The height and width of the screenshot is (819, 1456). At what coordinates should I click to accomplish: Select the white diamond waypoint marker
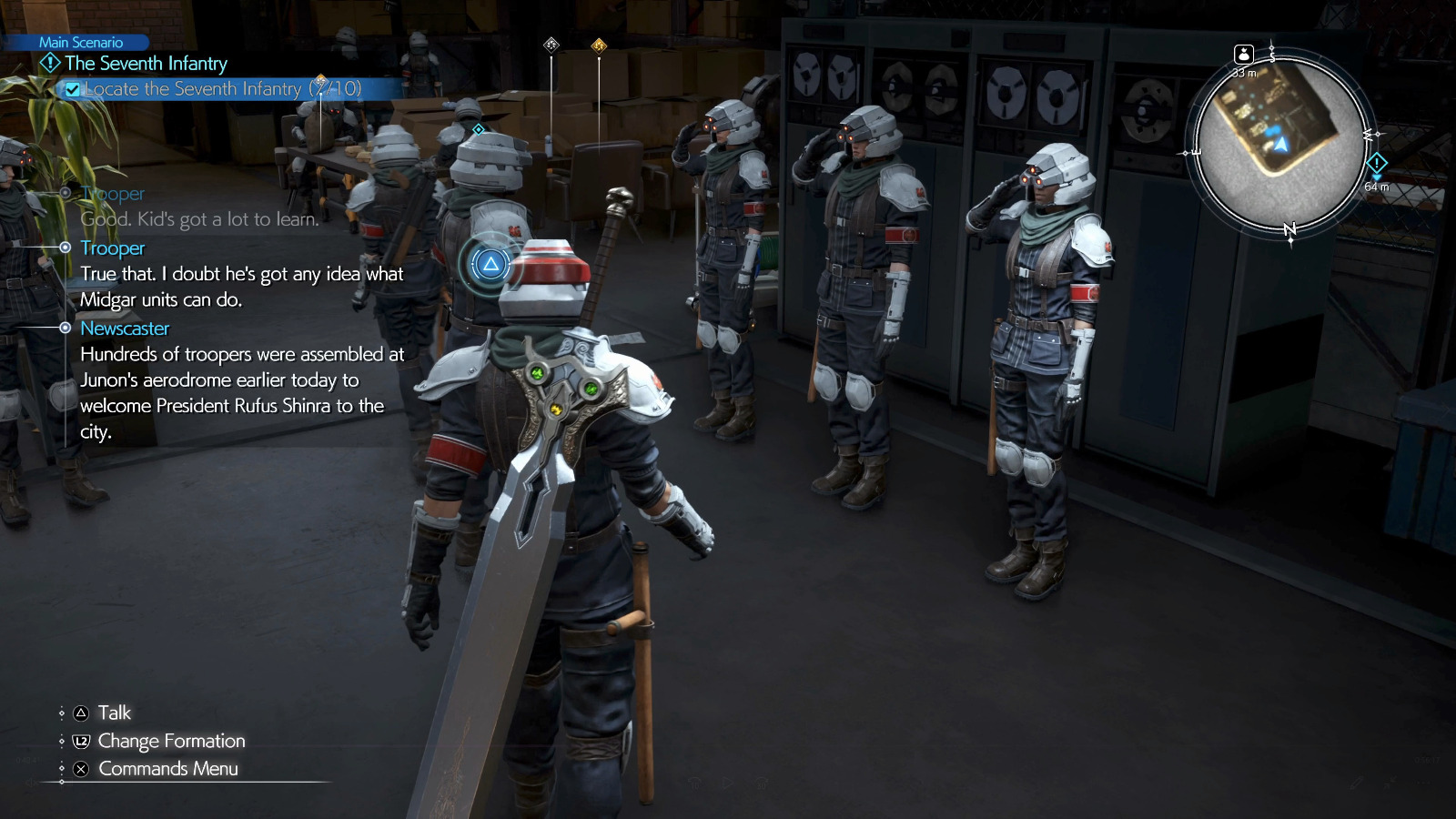(x=551, y=45)
